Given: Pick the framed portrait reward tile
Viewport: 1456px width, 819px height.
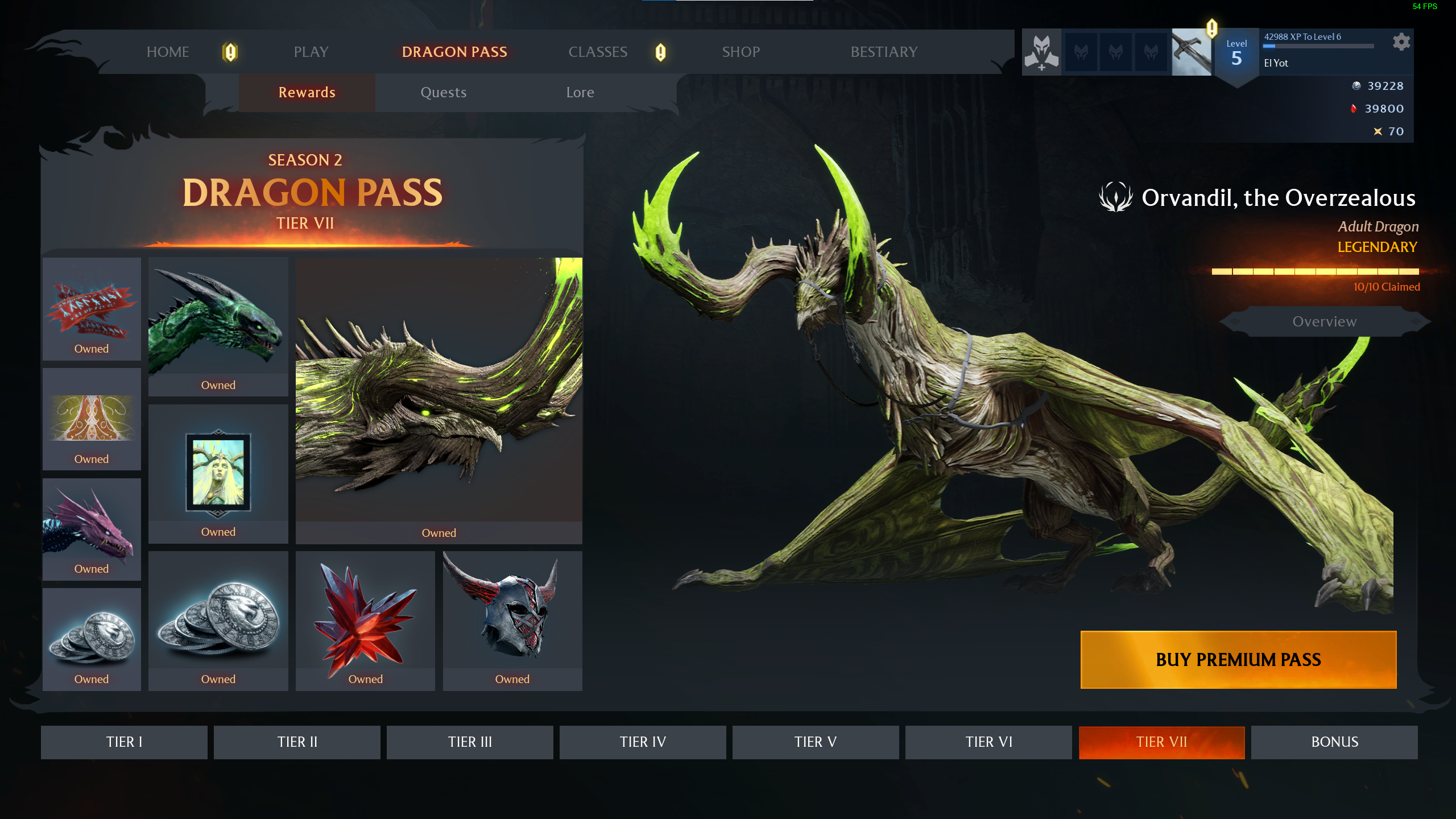Looking at the screenshot, I should (218, 473).
